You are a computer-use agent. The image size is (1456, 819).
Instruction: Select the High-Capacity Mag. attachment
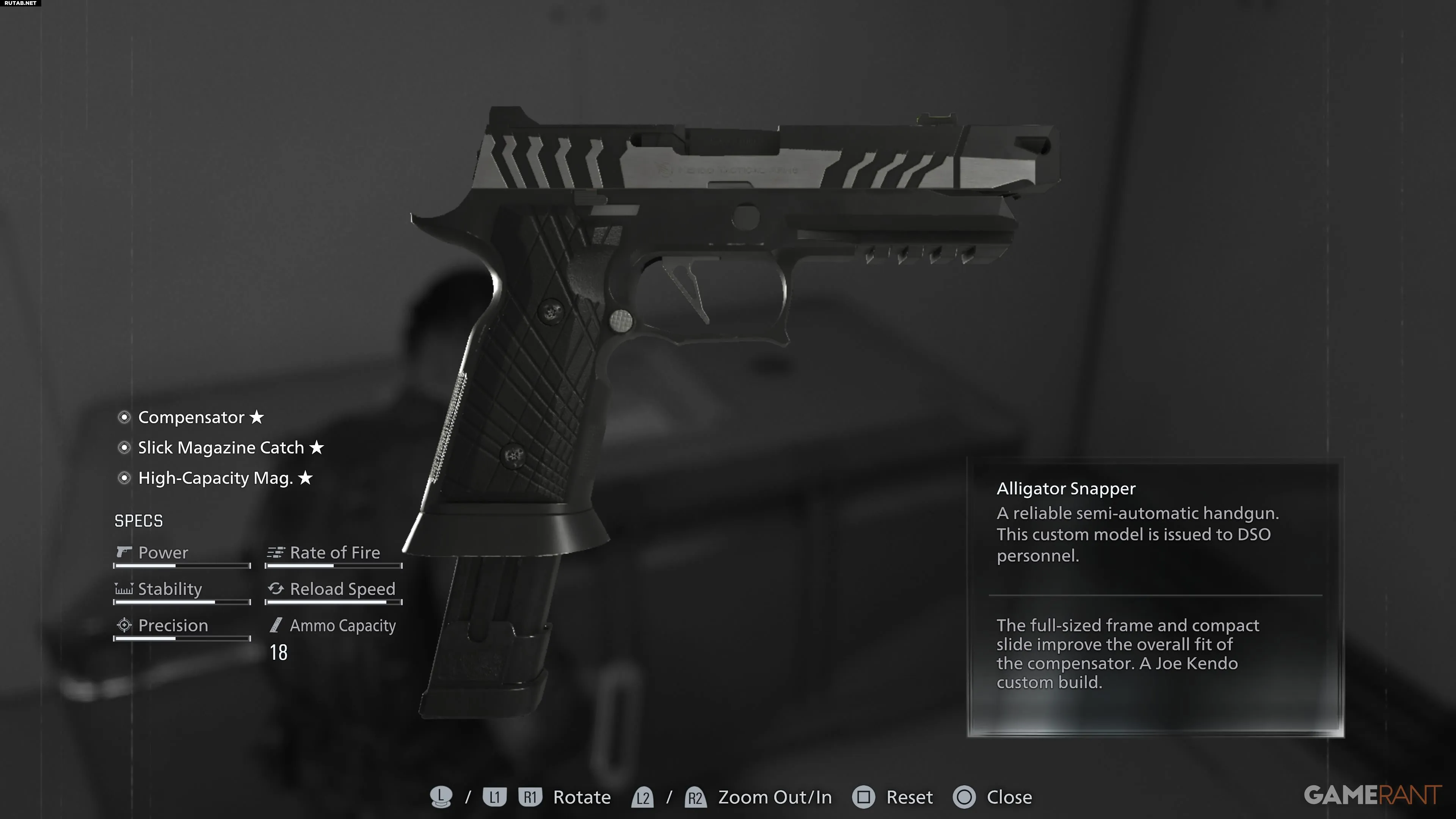coord(215,479)
